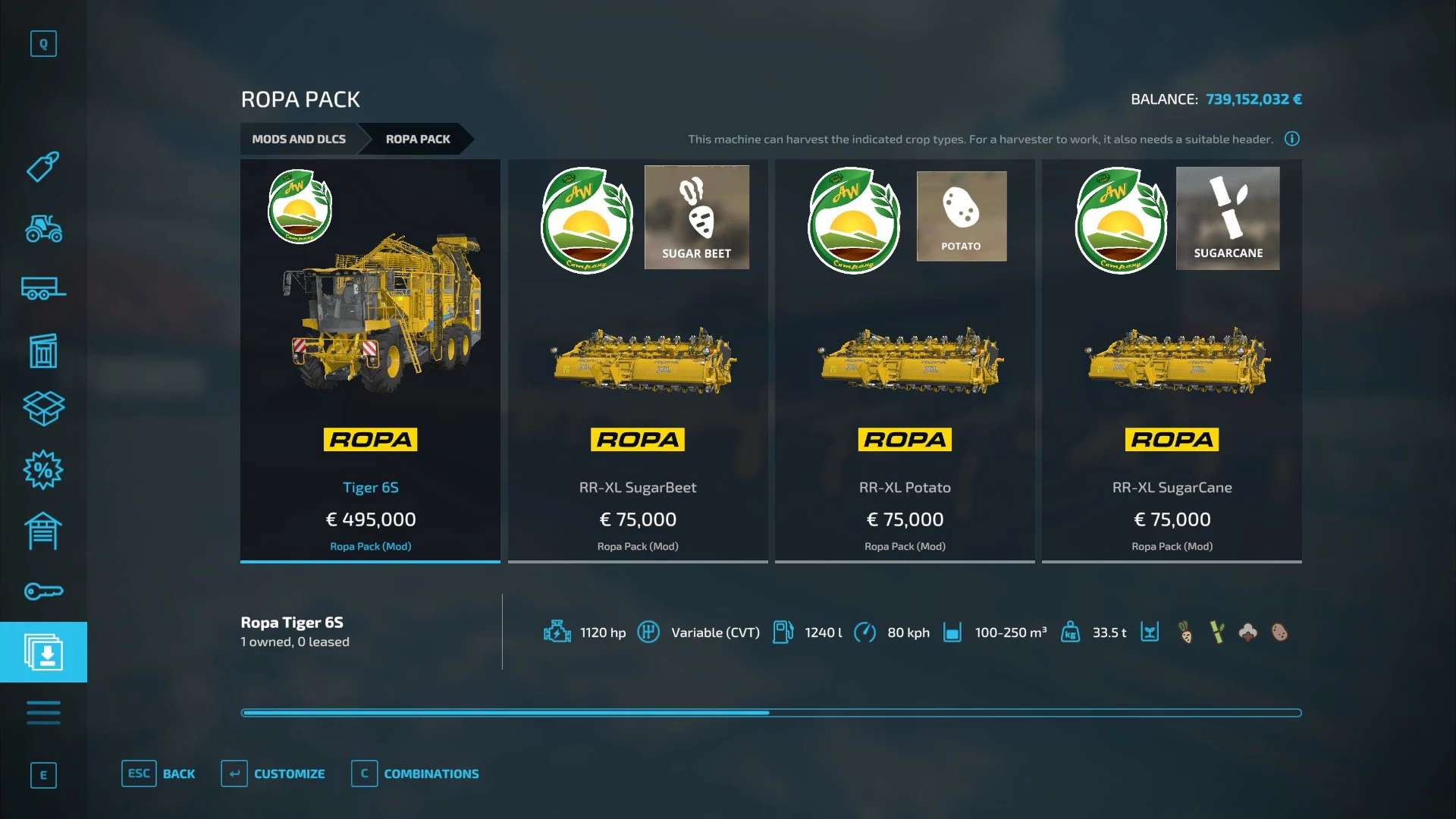This screenshot has height=819, width=1456.
Task: Open the stacked boxes packs category
Action: click(43, 408)
